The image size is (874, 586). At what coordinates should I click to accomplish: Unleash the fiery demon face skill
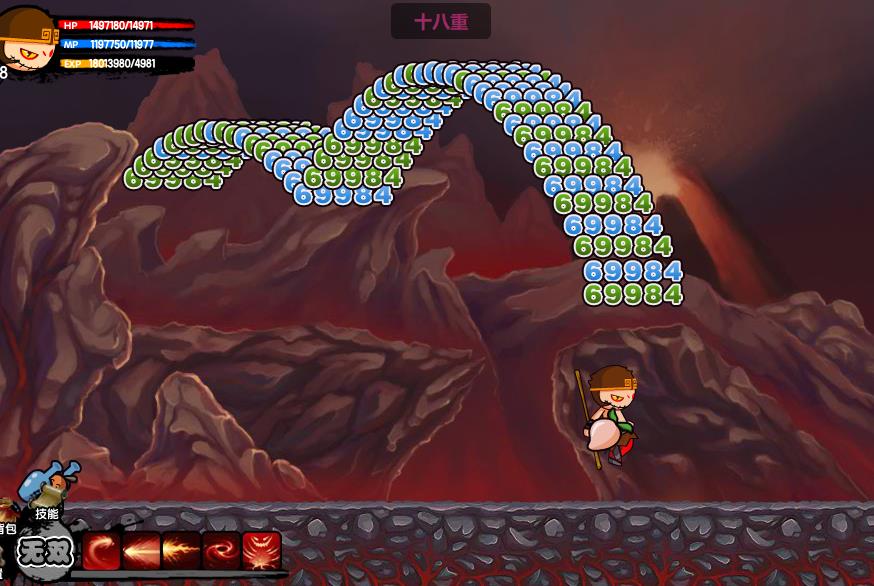pyautogui.click(x=261, y=551)
